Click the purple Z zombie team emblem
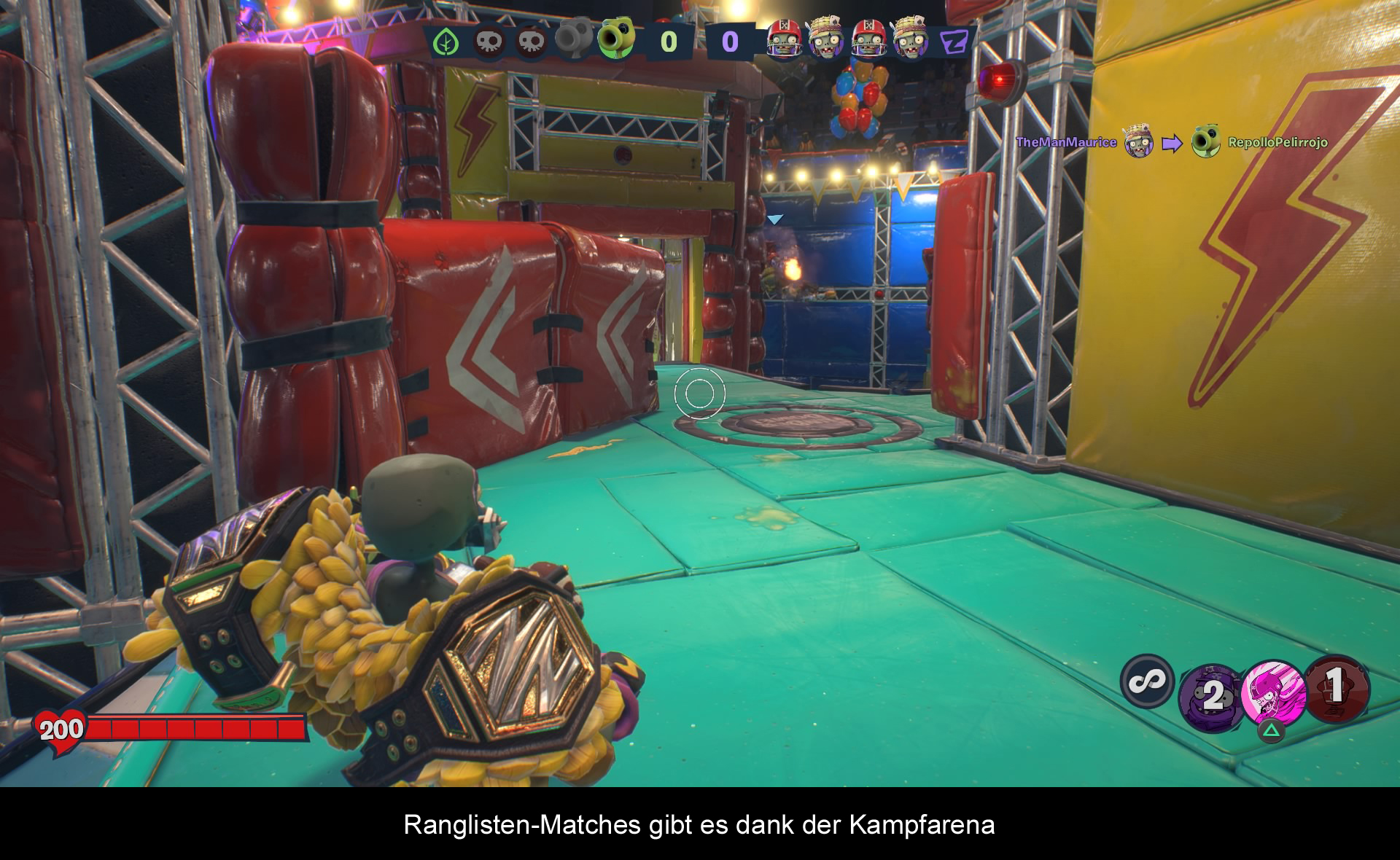The image size is (1400, 860). [x=954, y=42]
